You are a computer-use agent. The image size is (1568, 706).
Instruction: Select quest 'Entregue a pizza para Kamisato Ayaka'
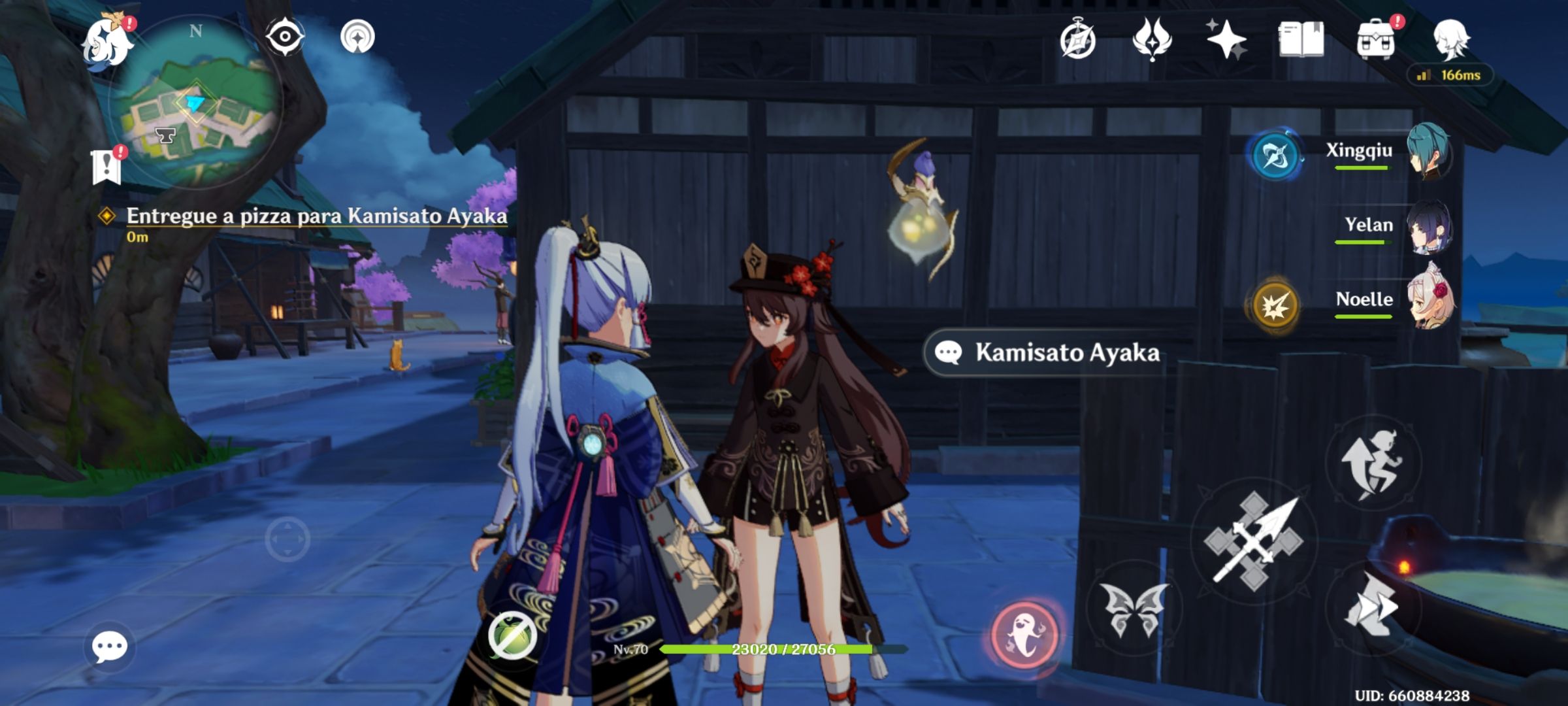click(x=316, y=216)
